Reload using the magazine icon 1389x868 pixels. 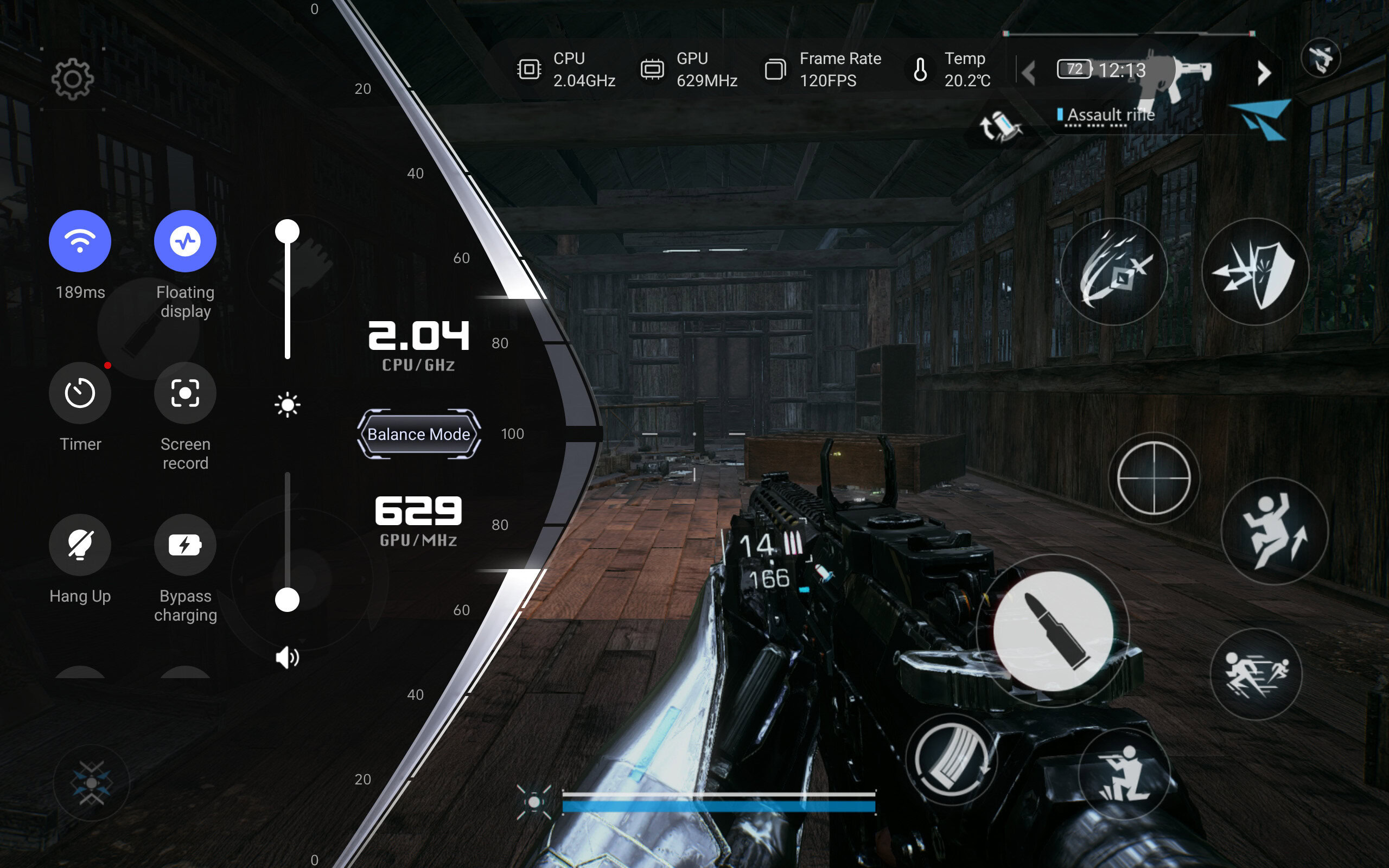coord(951,759)
